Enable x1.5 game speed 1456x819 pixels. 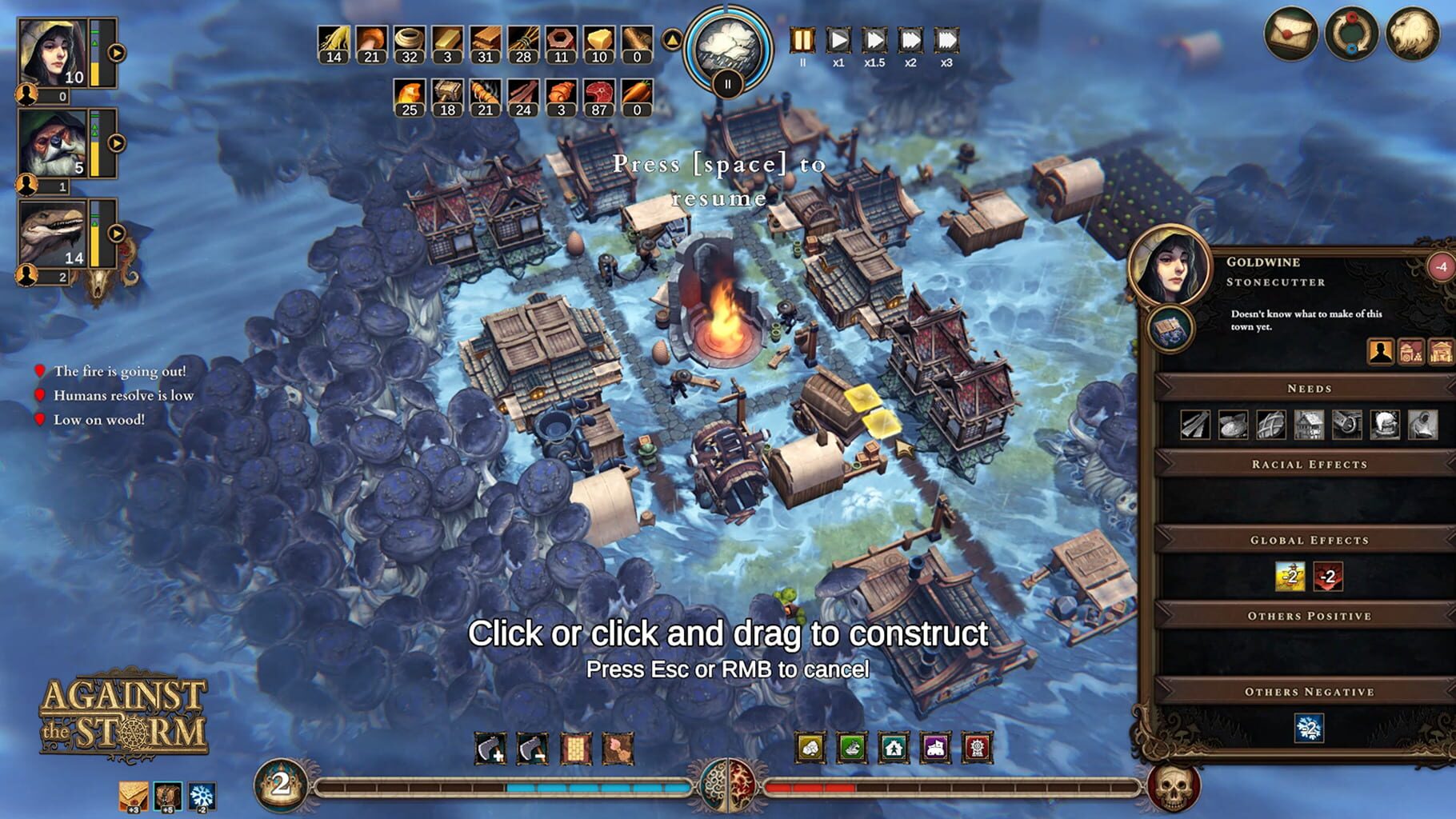click(x=874, y=38)
